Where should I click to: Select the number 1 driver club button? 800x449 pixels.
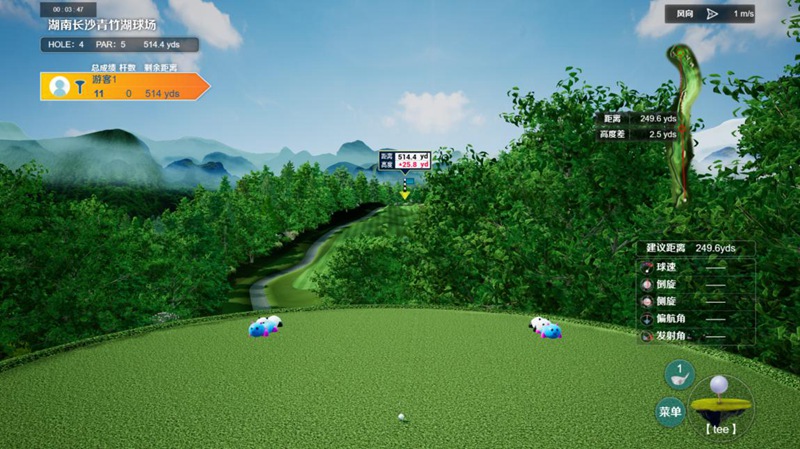680,375
